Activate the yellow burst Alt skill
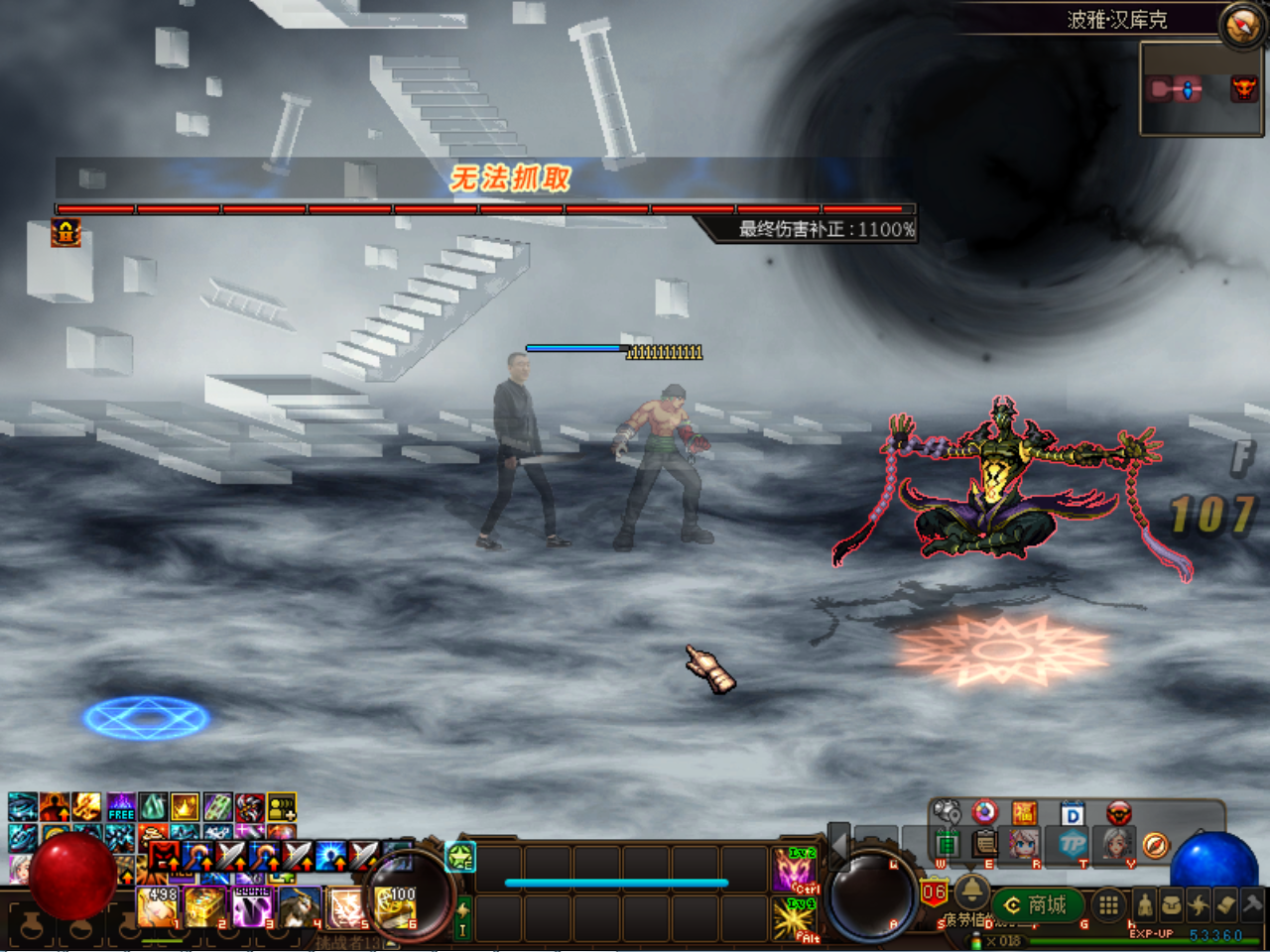This screenshot has width=1270, height=952. tap(794, 918)
